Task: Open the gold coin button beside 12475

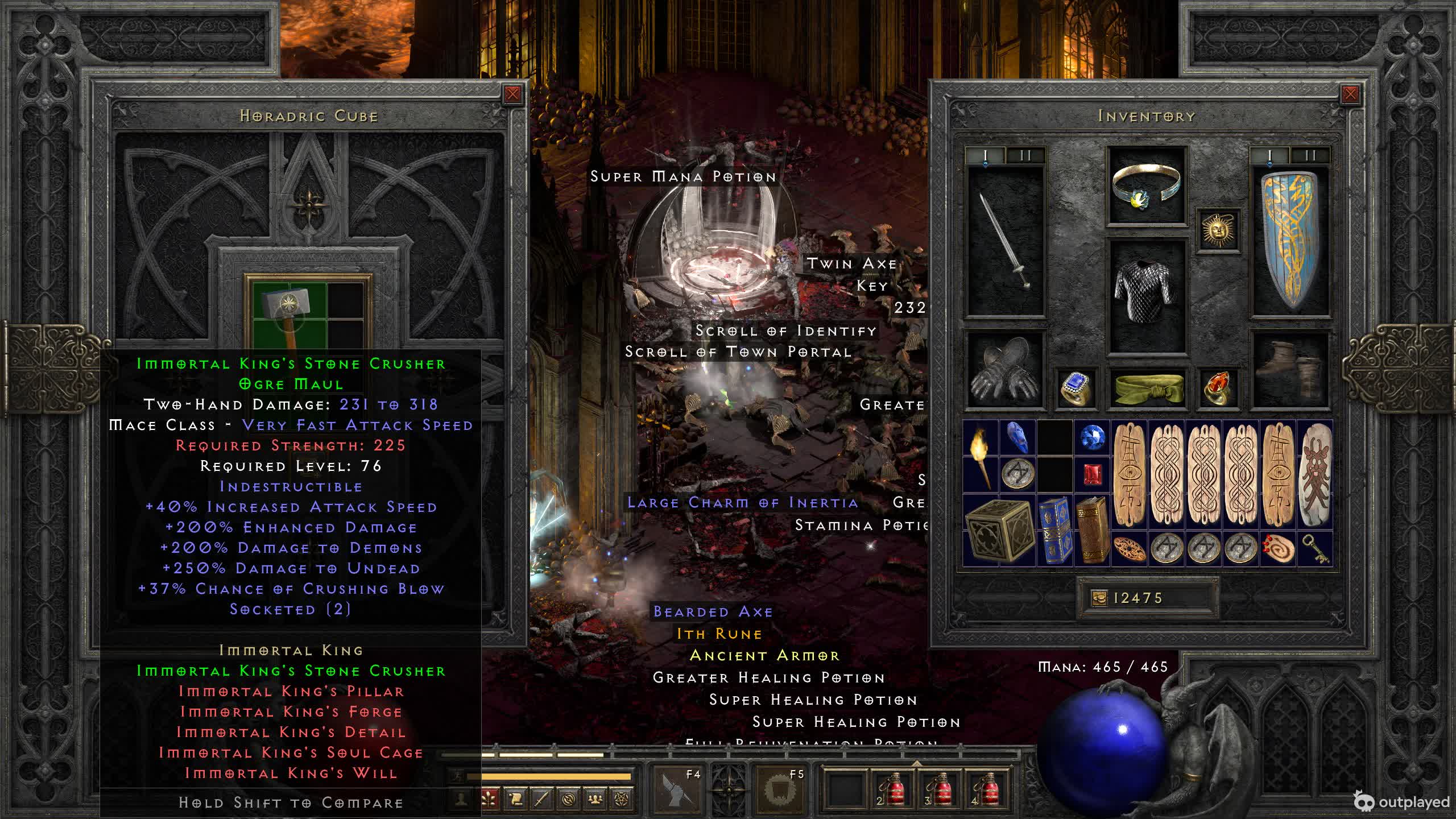Action: 1099,598
